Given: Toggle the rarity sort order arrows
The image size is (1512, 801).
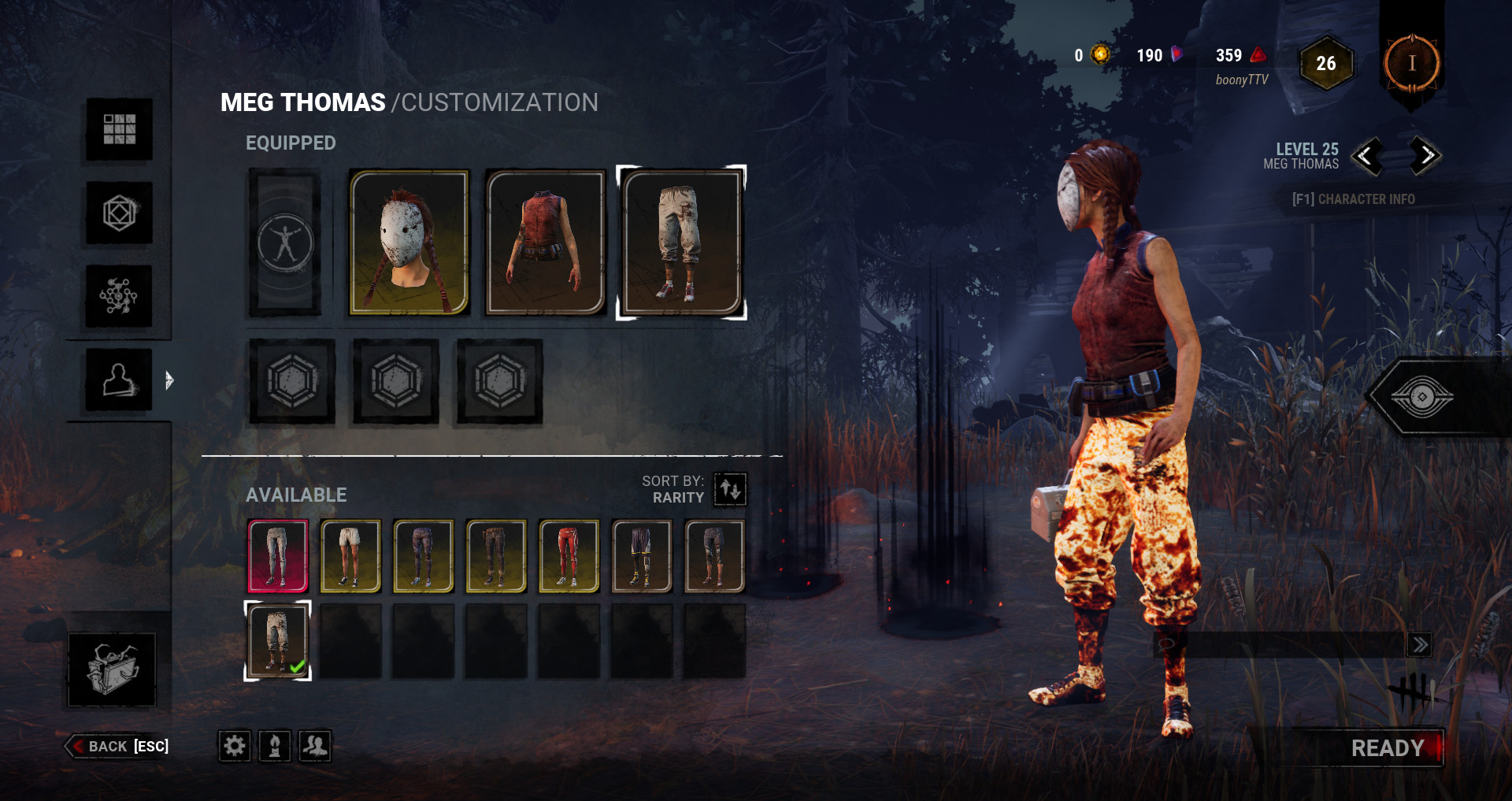Looking at the screenshot, I should click(x=729, y=490).
